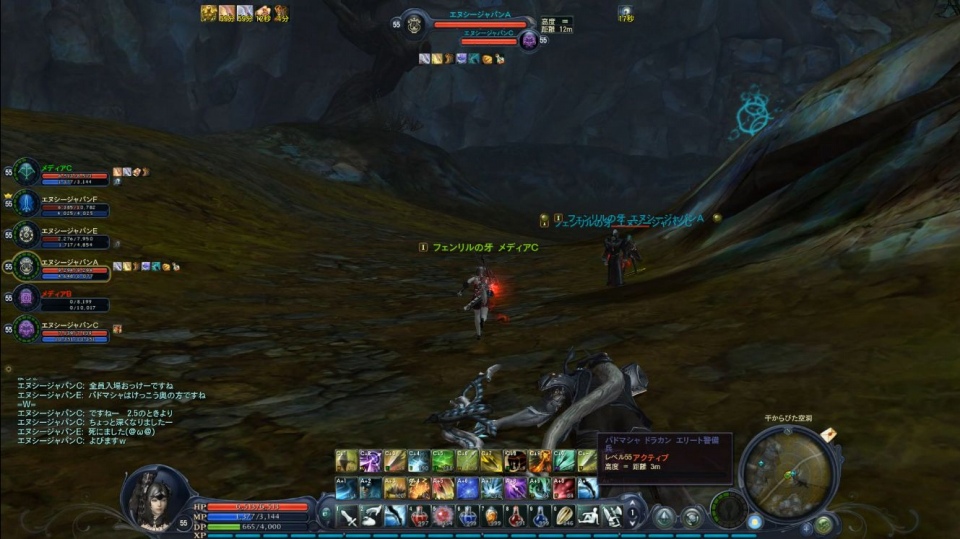Open the mail envelope icon by minimap

click(828, 434)
